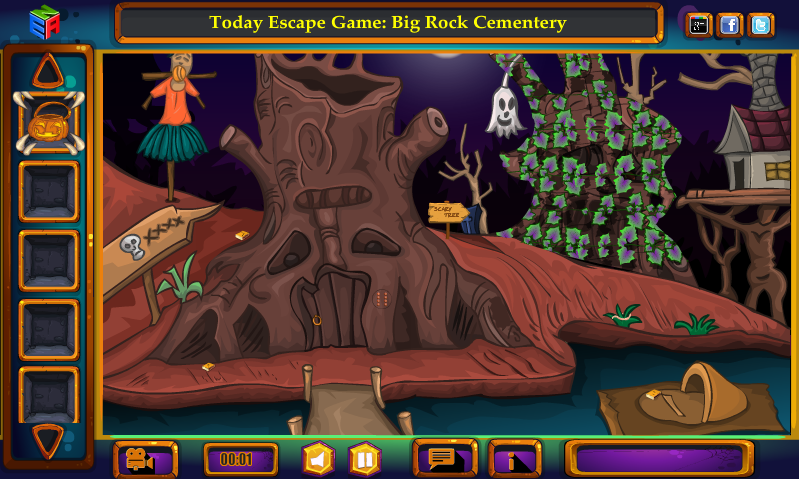The image size is (799, 479).
Task: Toggle the sound speaker button
Action: 318,459
